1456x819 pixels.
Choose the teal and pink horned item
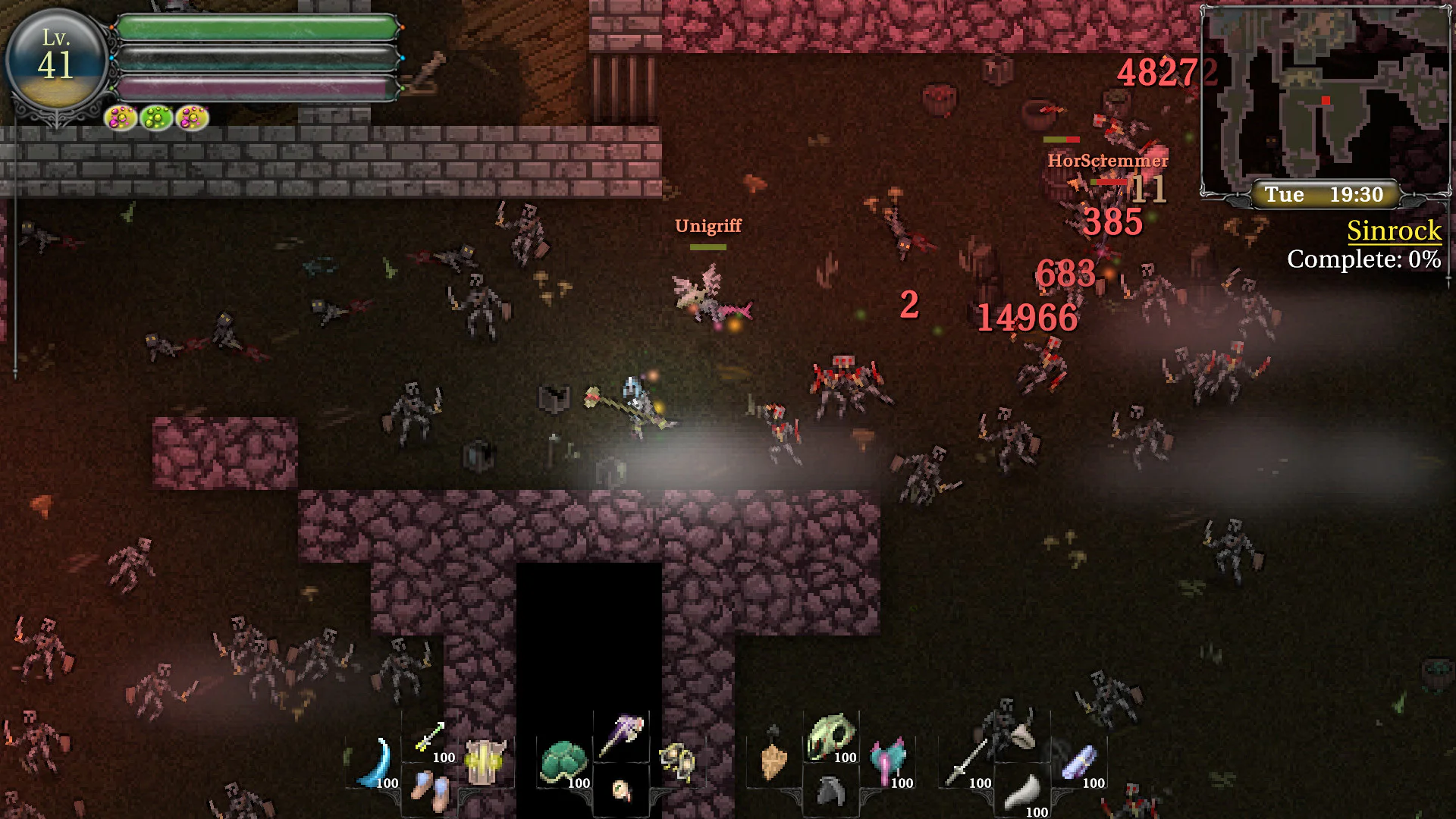(887, 761)
